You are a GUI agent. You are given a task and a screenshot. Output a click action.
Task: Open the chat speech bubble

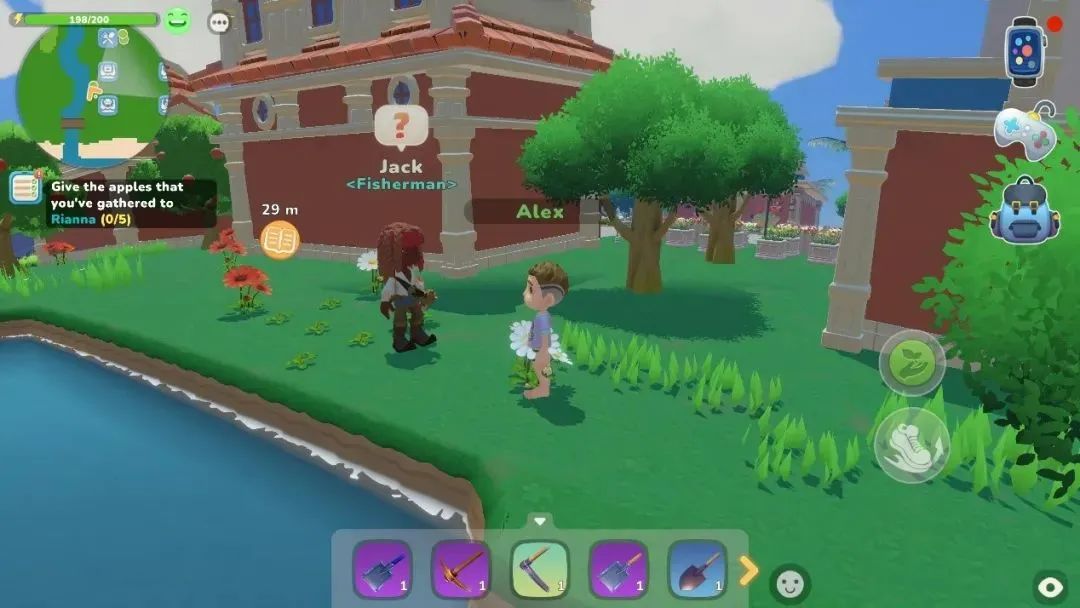[219, 22]
